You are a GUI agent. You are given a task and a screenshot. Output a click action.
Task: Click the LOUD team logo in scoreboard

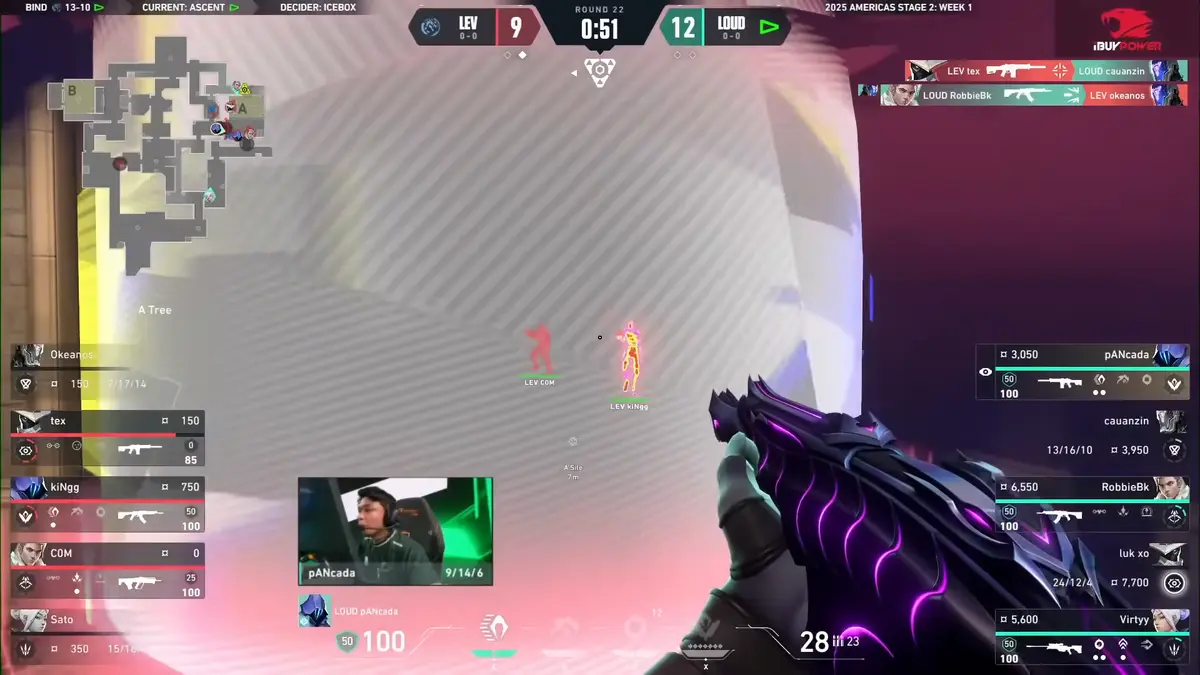768,27
